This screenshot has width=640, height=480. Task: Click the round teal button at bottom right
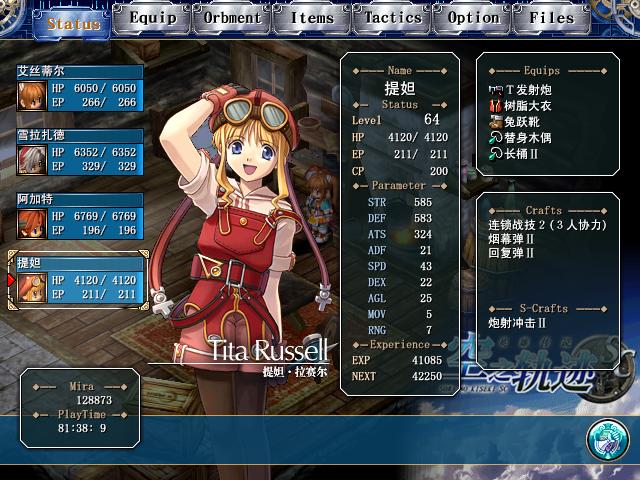tap(606, 439)
